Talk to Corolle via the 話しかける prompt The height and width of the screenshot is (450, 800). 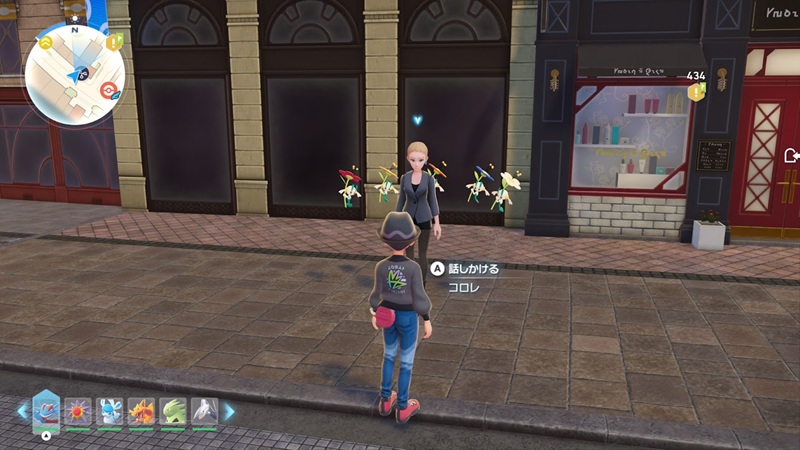click(465, 268)
